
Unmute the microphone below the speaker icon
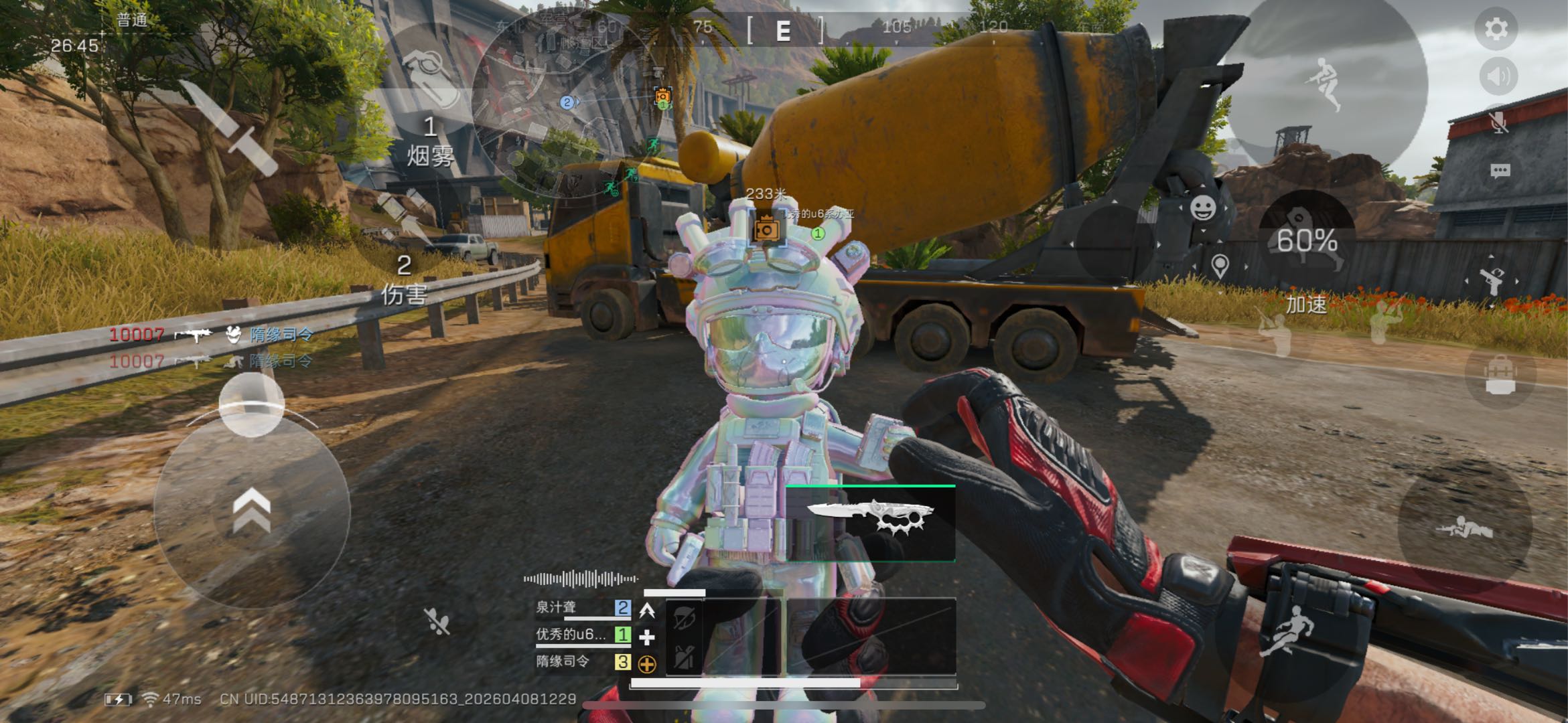pos(1498,123)
